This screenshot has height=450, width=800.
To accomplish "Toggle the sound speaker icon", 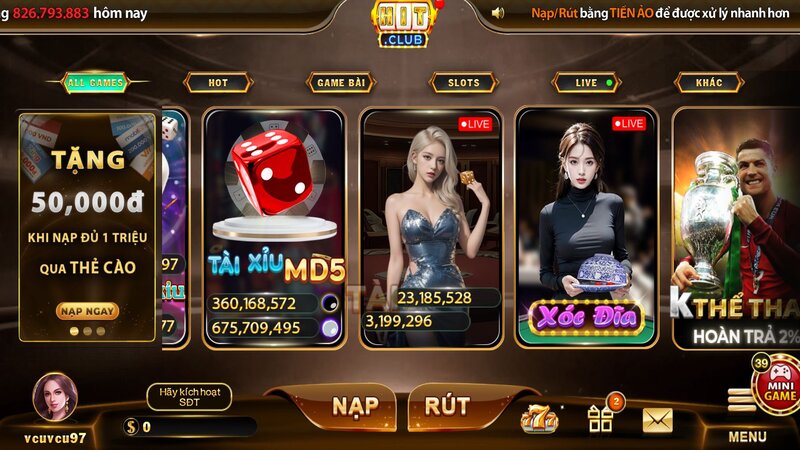I will 498,12.
